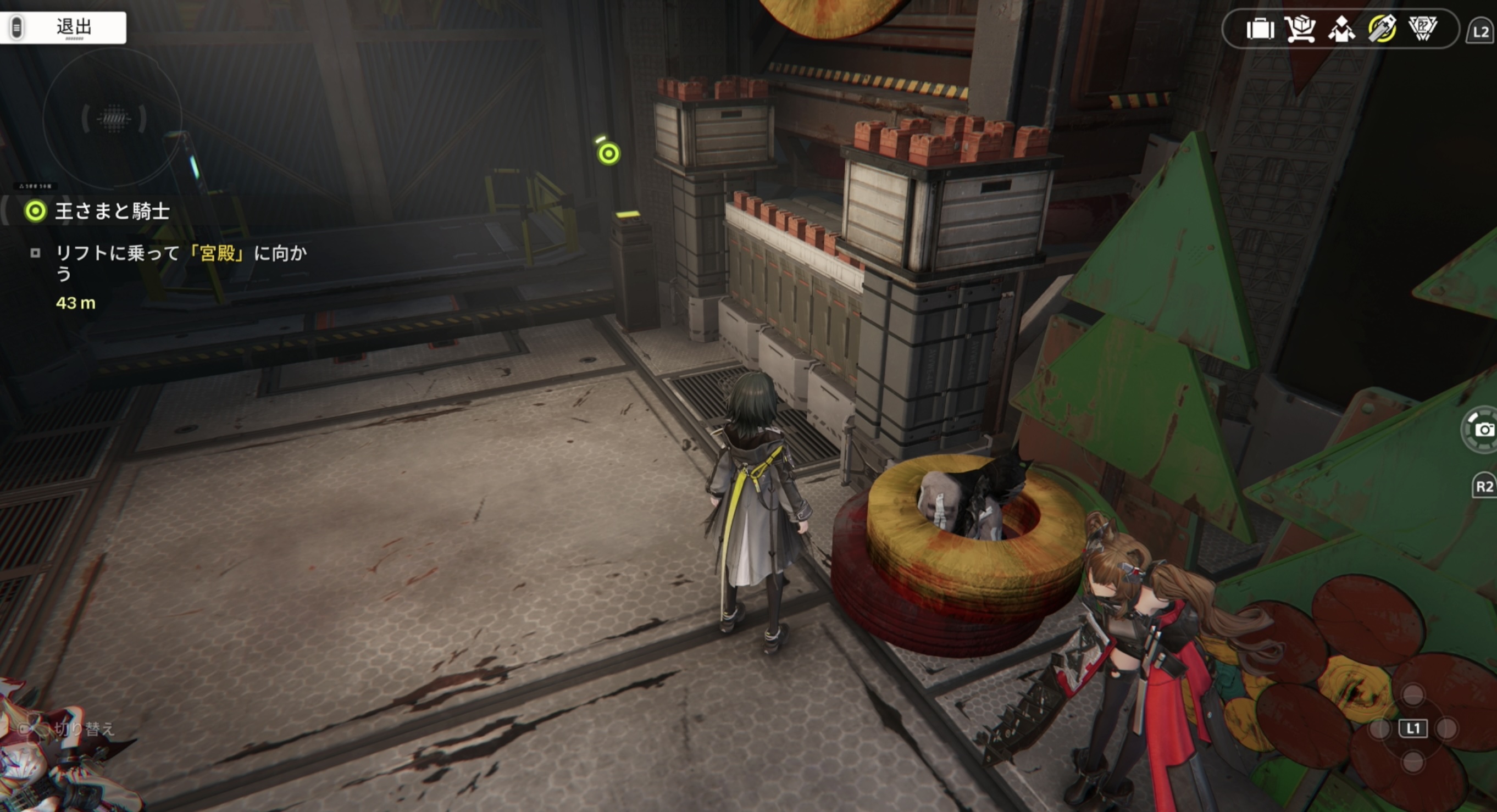Open the circular minimap

113,119
